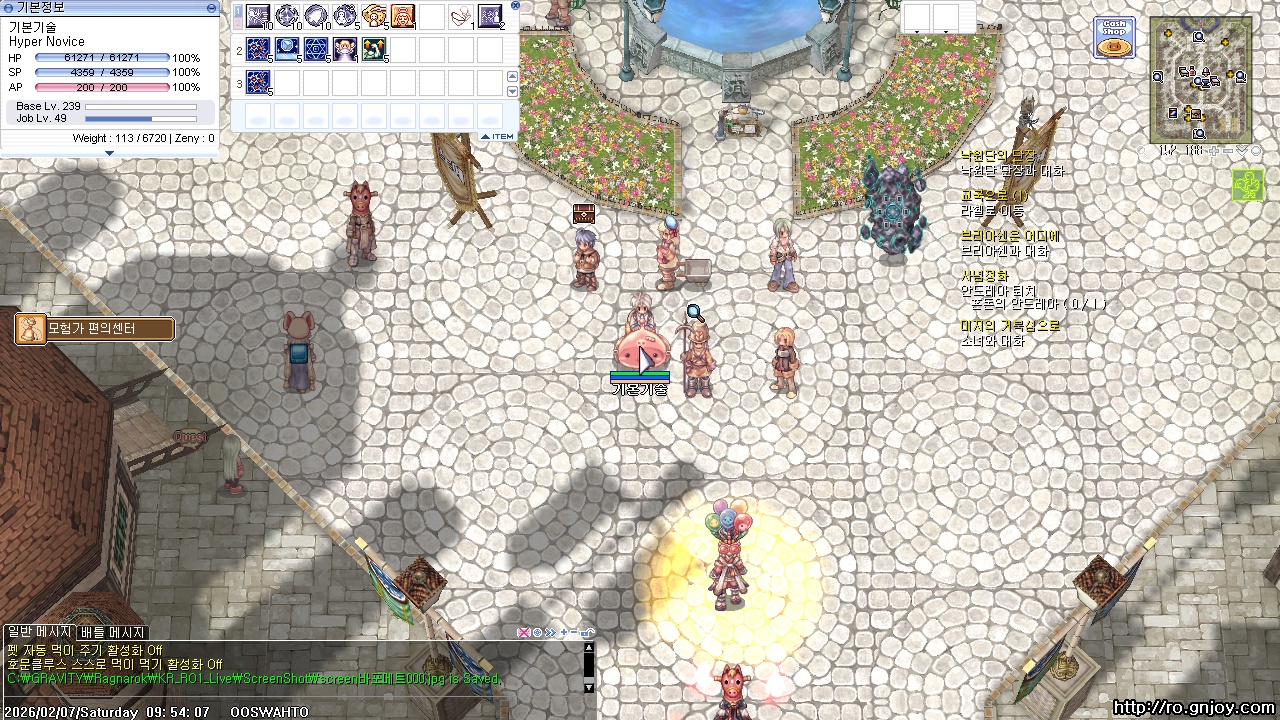Zoom out the minimap with minus button
Screen dimensions: 1280x720
pyautogui.click(x=1227, y=151)
